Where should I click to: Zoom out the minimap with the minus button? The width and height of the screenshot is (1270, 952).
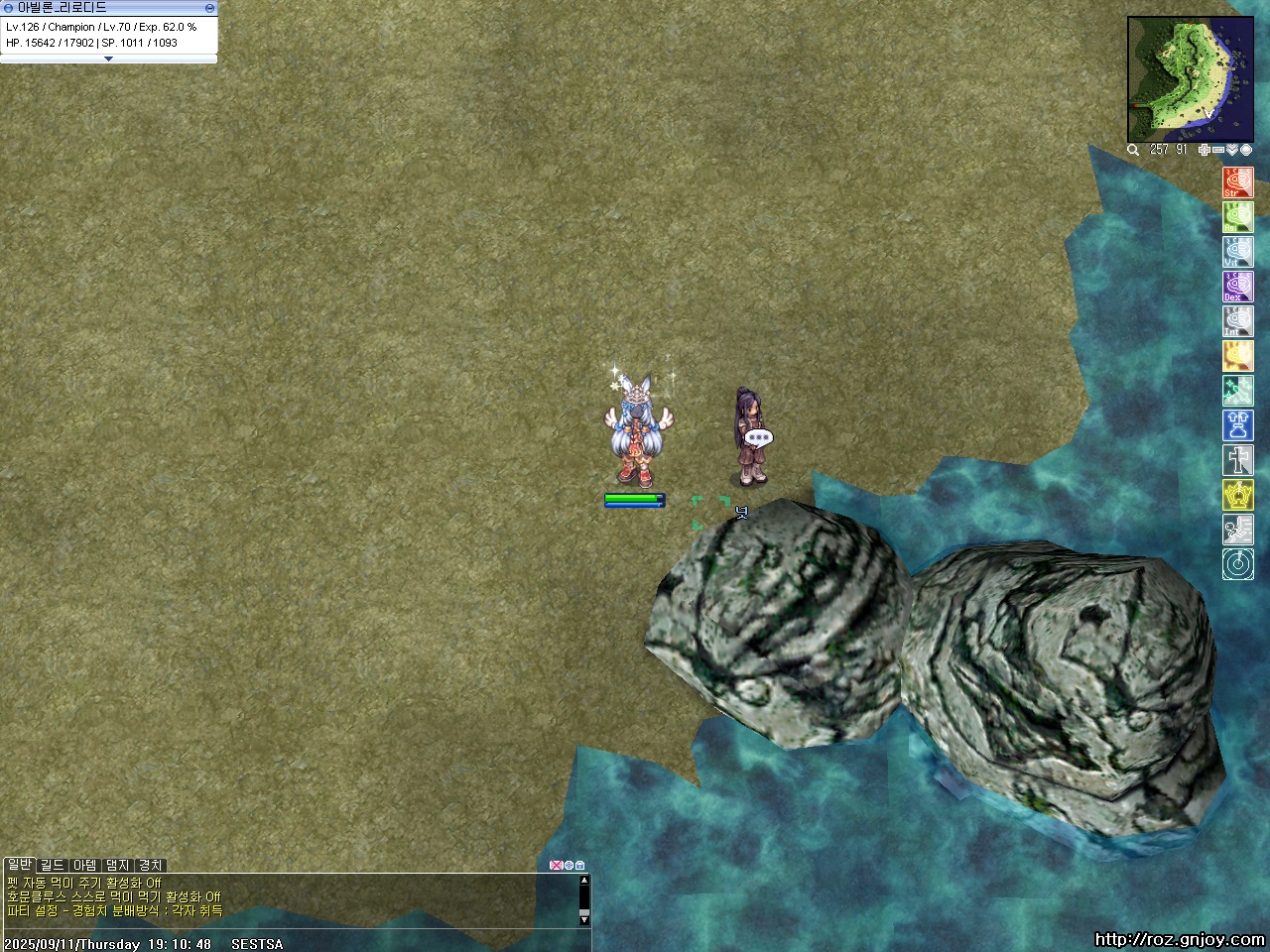tap(1218, 150)
